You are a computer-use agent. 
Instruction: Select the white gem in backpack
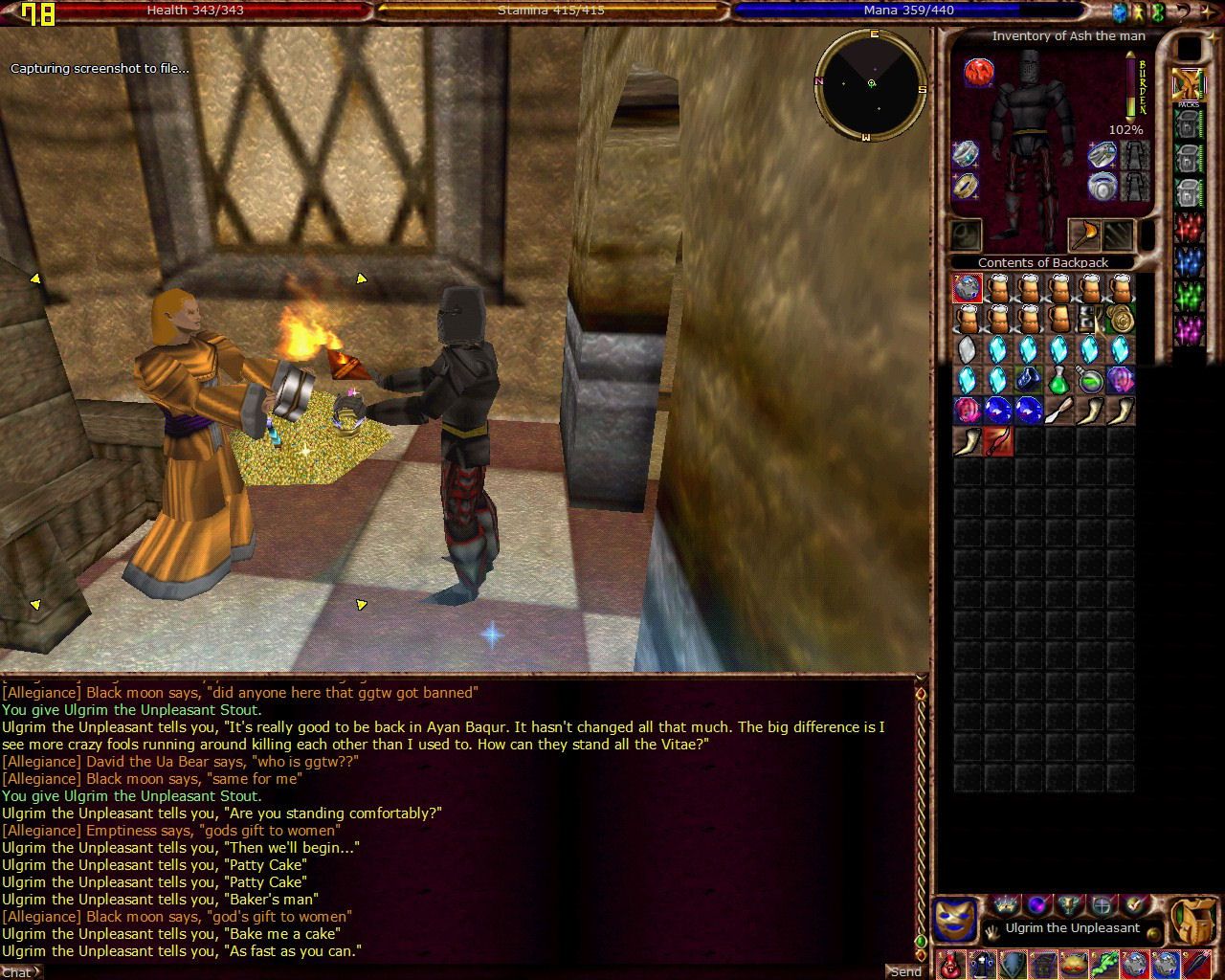968,349
